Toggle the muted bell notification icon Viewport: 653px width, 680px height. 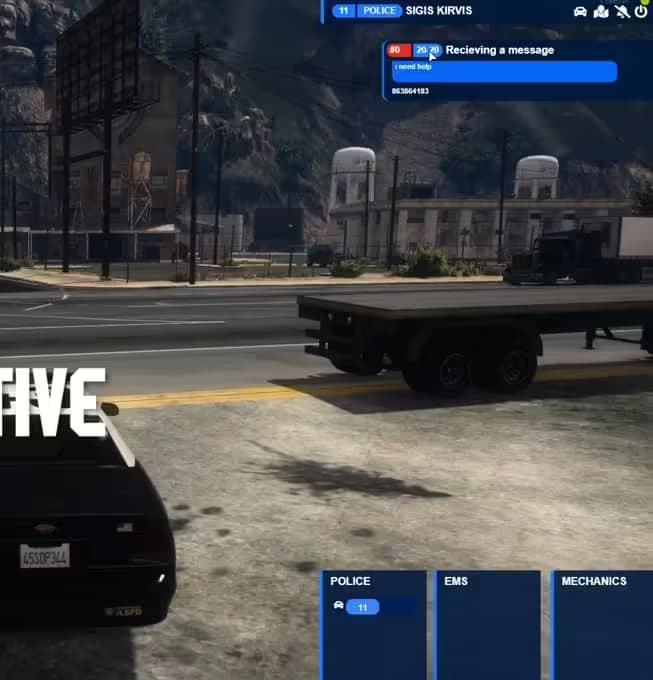pyautogui.click(x=622, y=11)
